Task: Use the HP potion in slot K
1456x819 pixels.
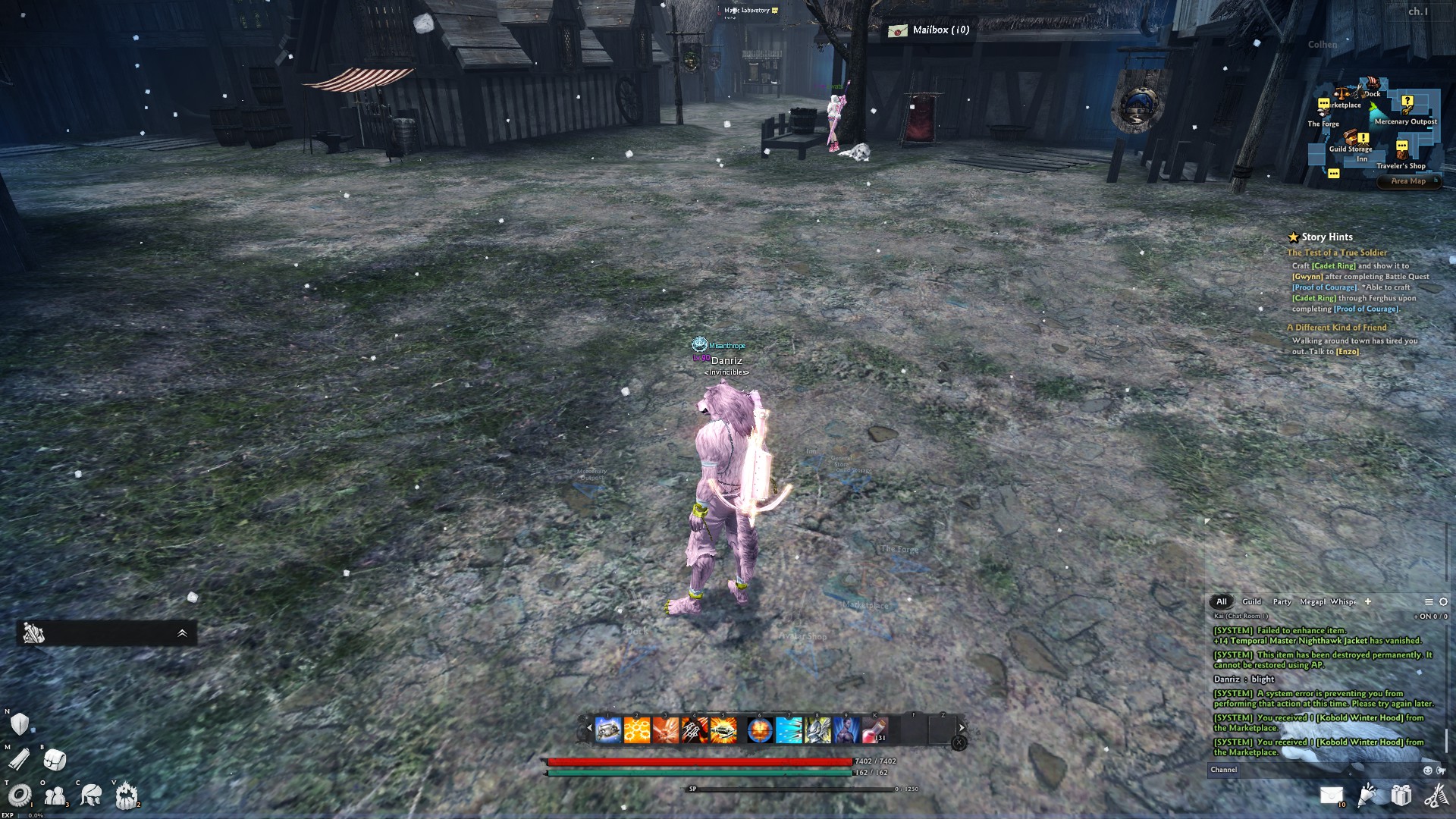Action: [874, 730]
